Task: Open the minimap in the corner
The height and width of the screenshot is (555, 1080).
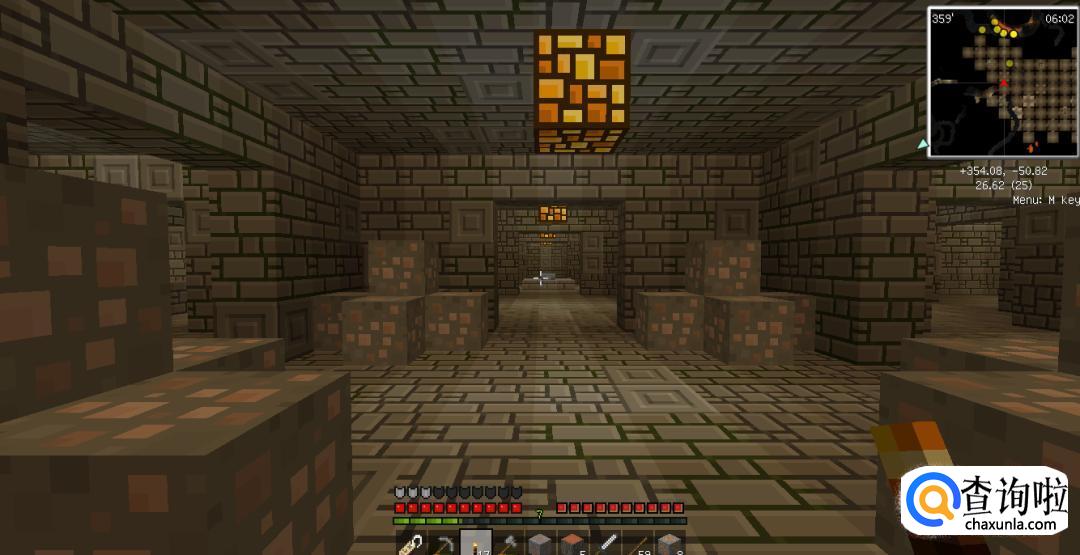Action: click(x=1002, y=81)
